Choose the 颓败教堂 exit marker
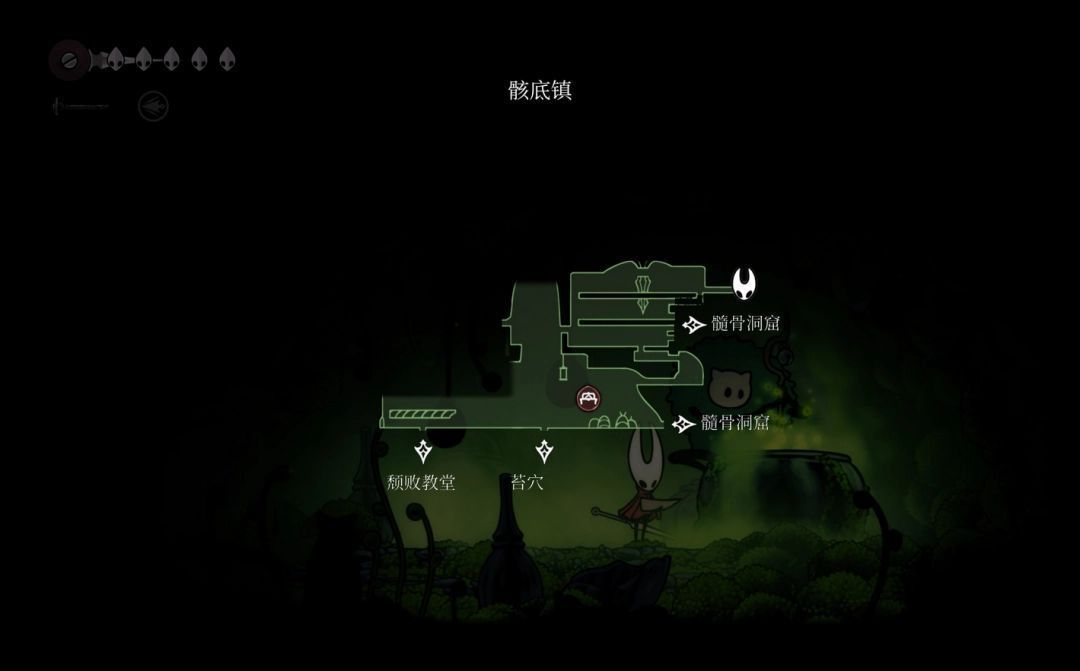The height and width of the screenshot is (671, 1080). [x=423, y=451]
